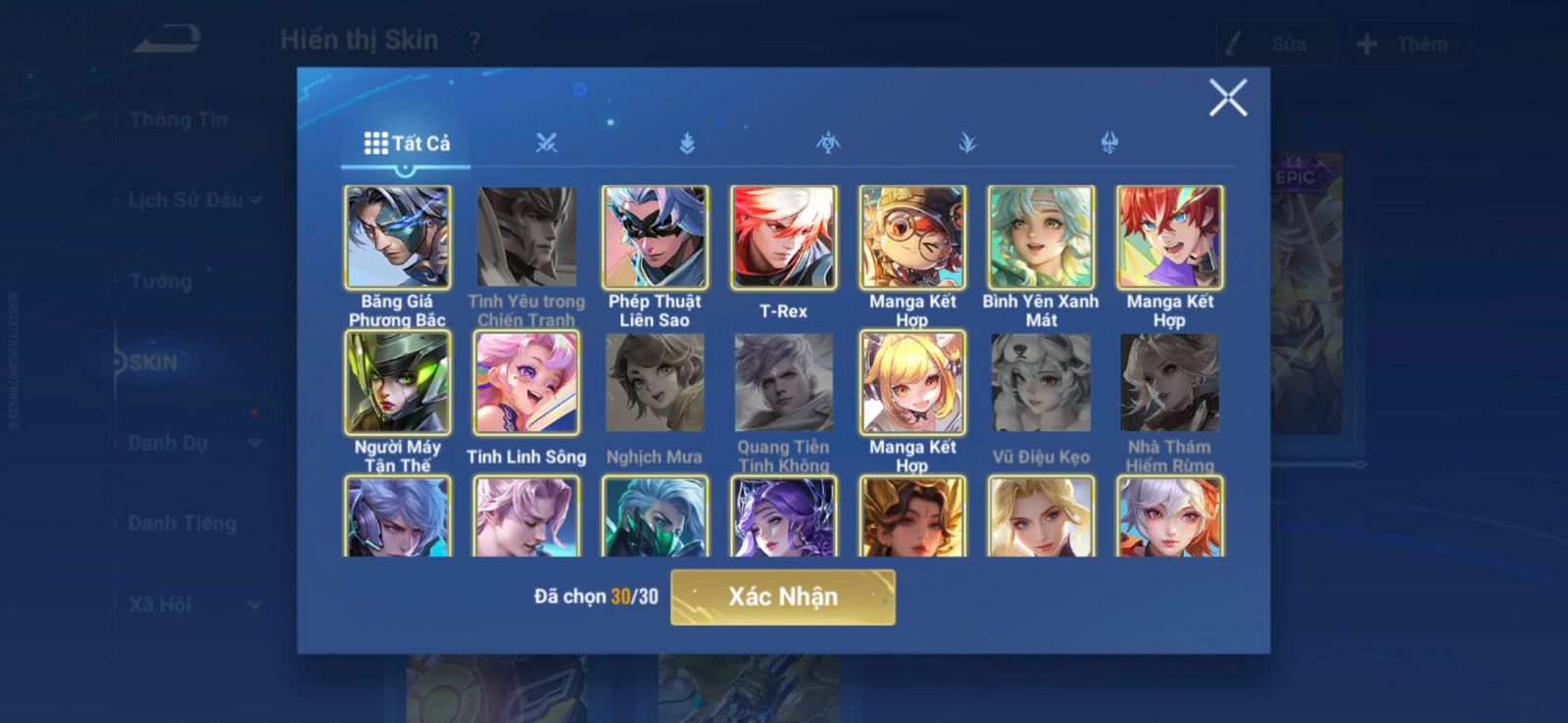Viewport: 1568px width, 723px height.
Task: Switch to the Tất Cả tab
Action: [x=407, y=143]
